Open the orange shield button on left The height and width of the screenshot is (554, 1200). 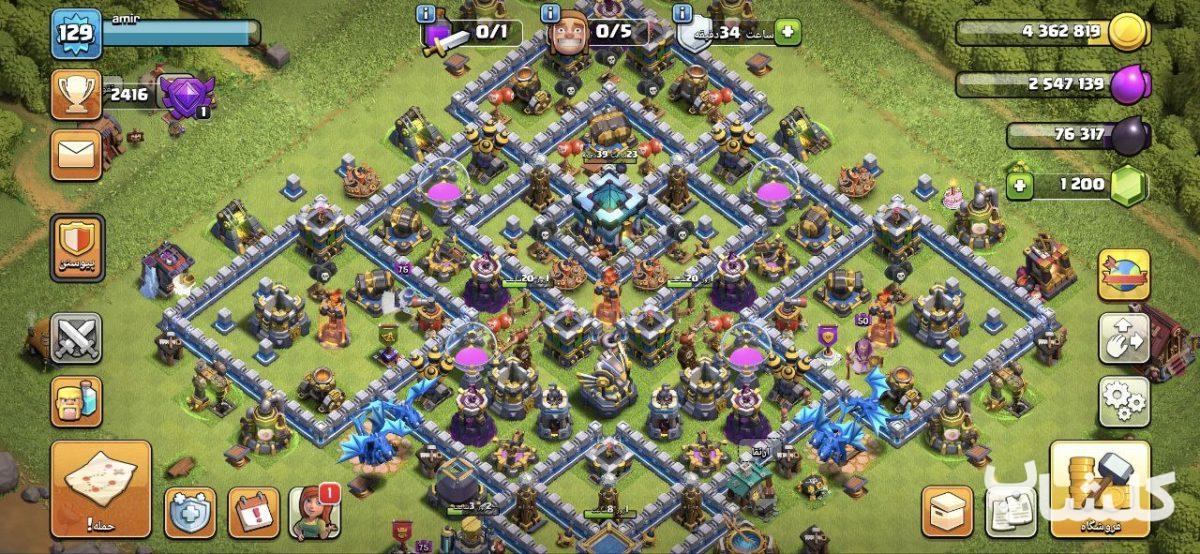point(76,247)
